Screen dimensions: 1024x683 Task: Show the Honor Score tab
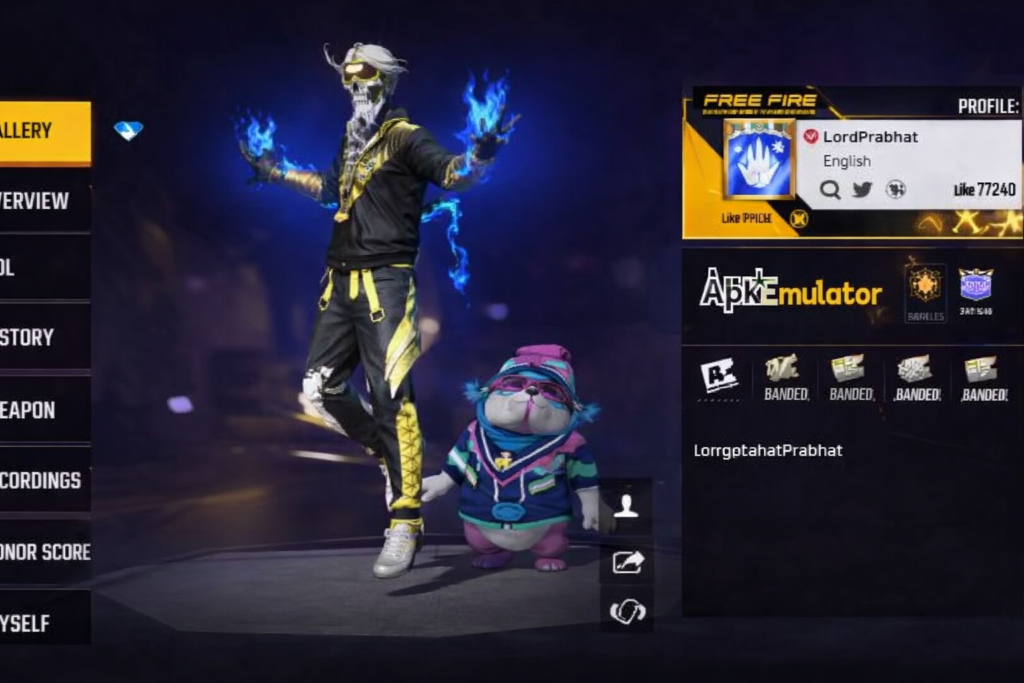[44, 552]
